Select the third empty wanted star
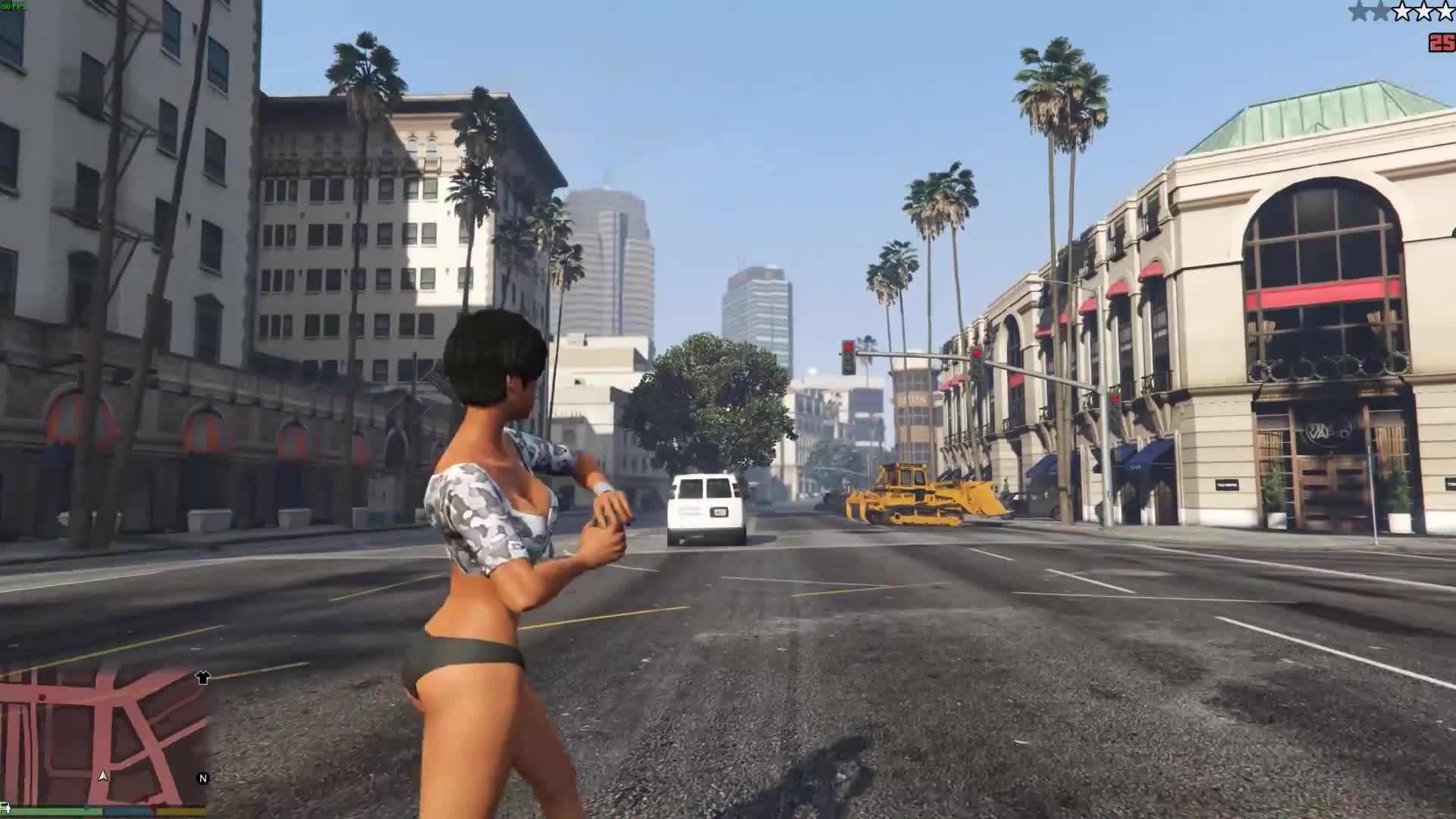The image size is (1456, 819). point(1402,11)
